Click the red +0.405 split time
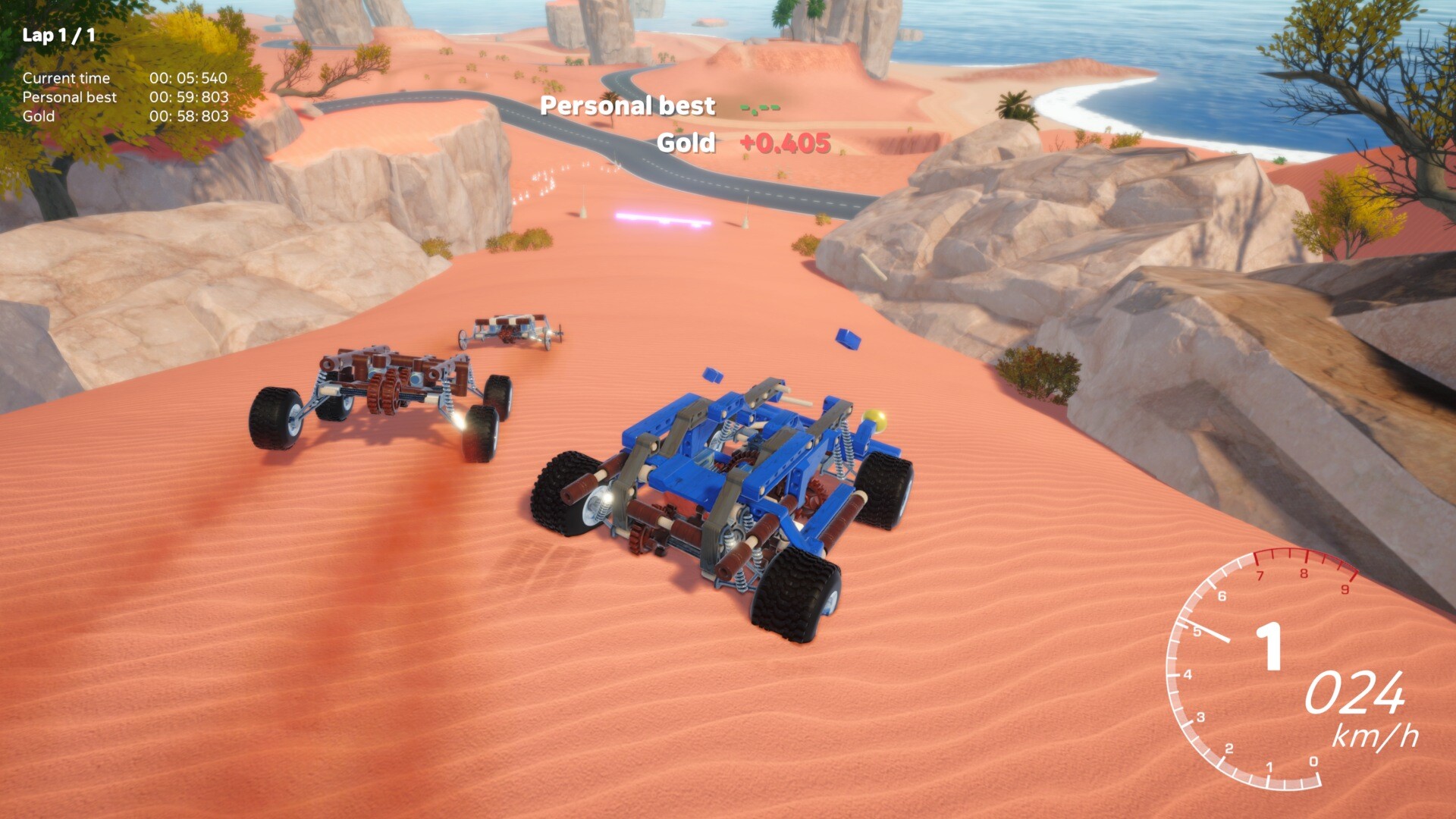 point(784,143)
